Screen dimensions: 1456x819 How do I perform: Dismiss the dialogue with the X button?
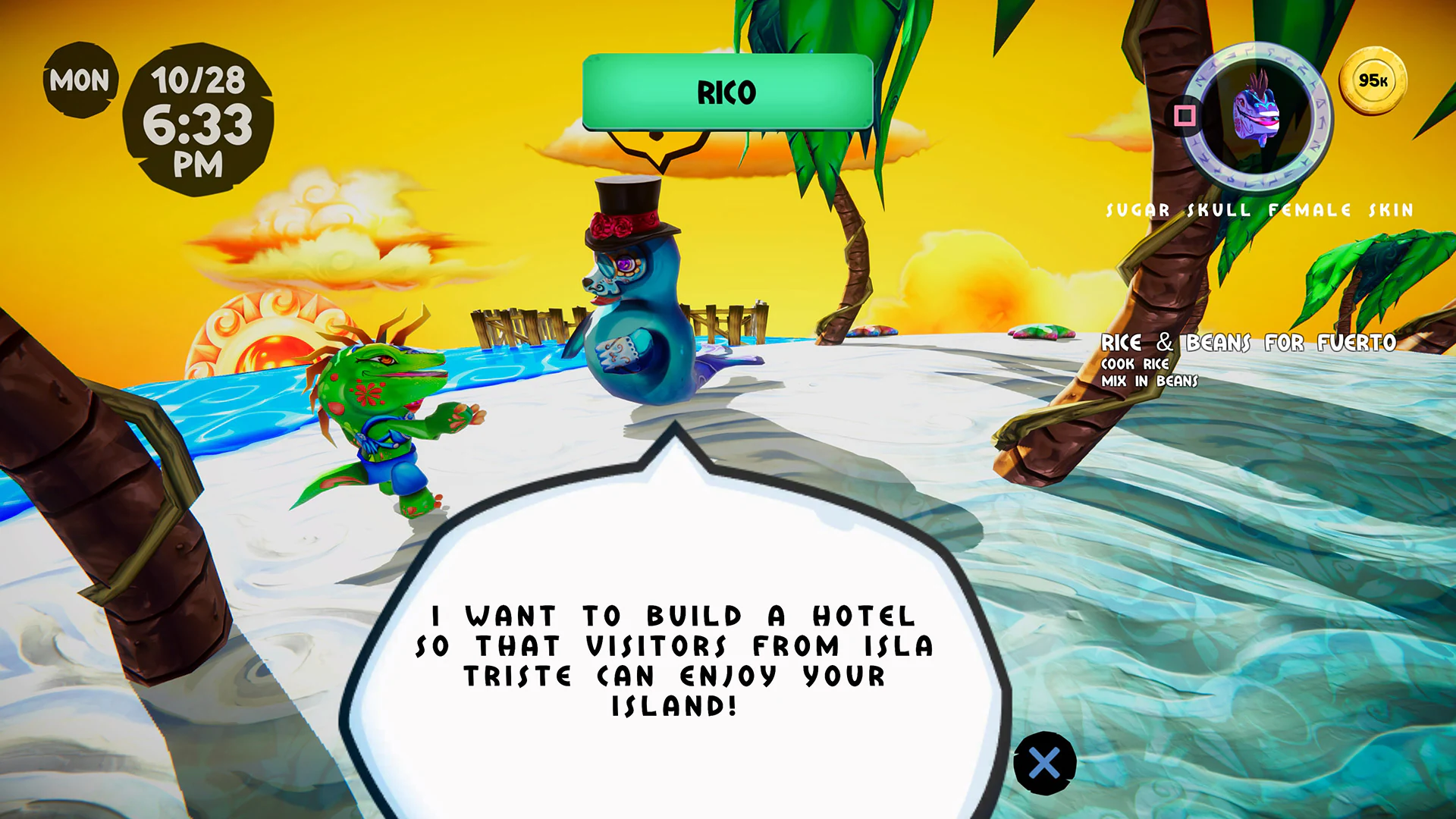point(1044,763)
